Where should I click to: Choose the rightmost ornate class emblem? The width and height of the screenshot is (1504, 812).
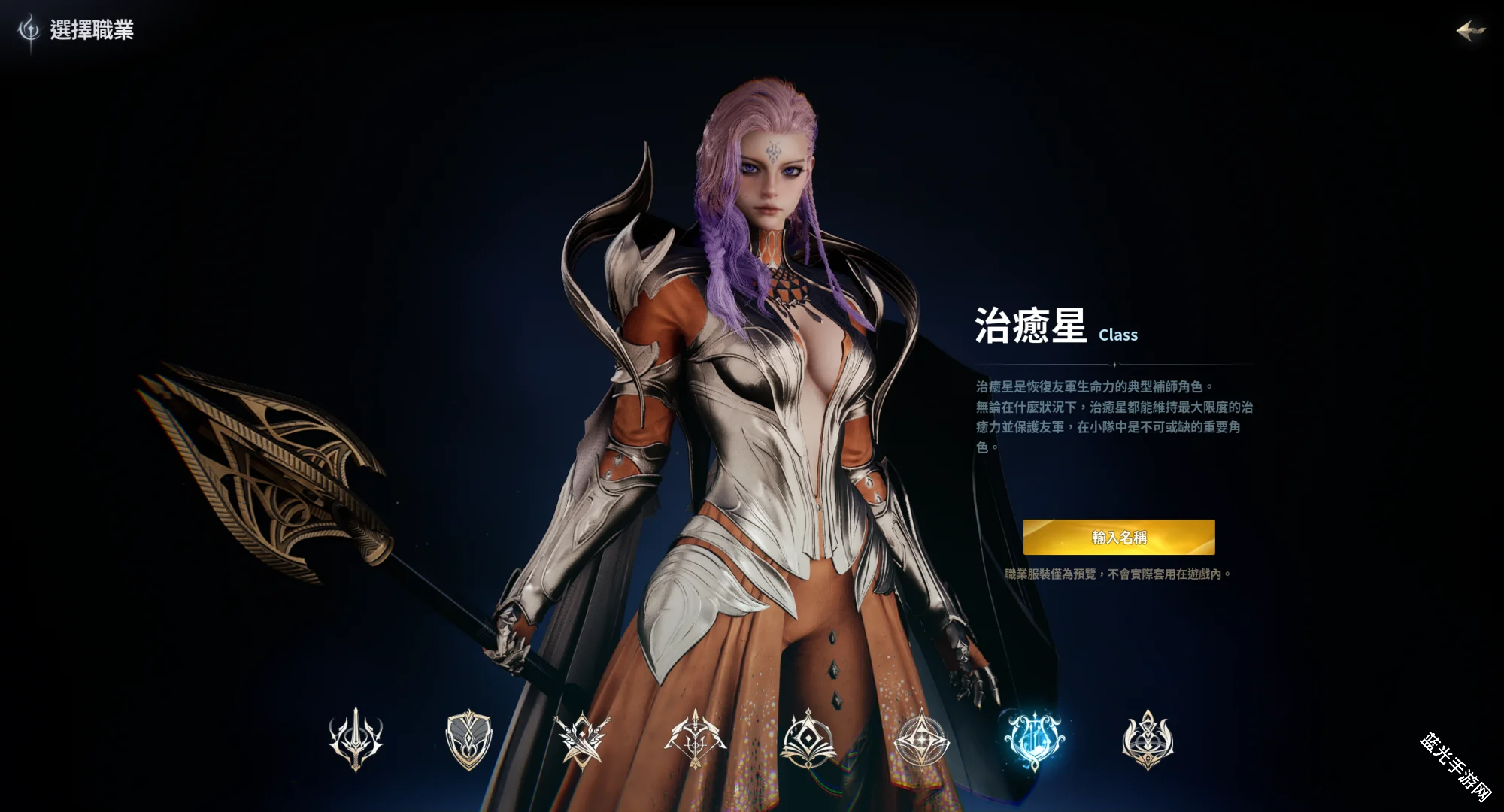1148,739
